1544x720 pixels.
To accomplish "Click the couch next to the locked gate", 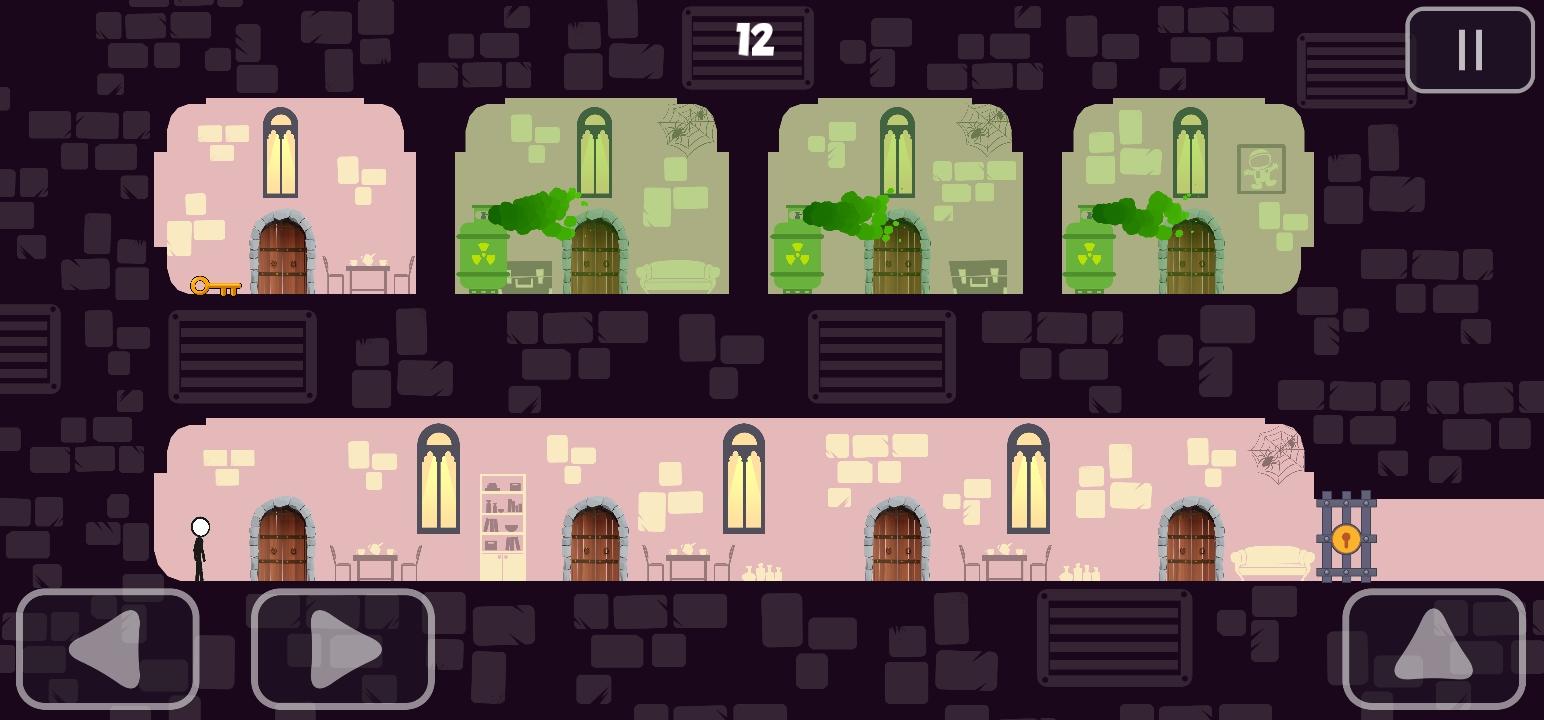I will click(x=1273, y=562).
